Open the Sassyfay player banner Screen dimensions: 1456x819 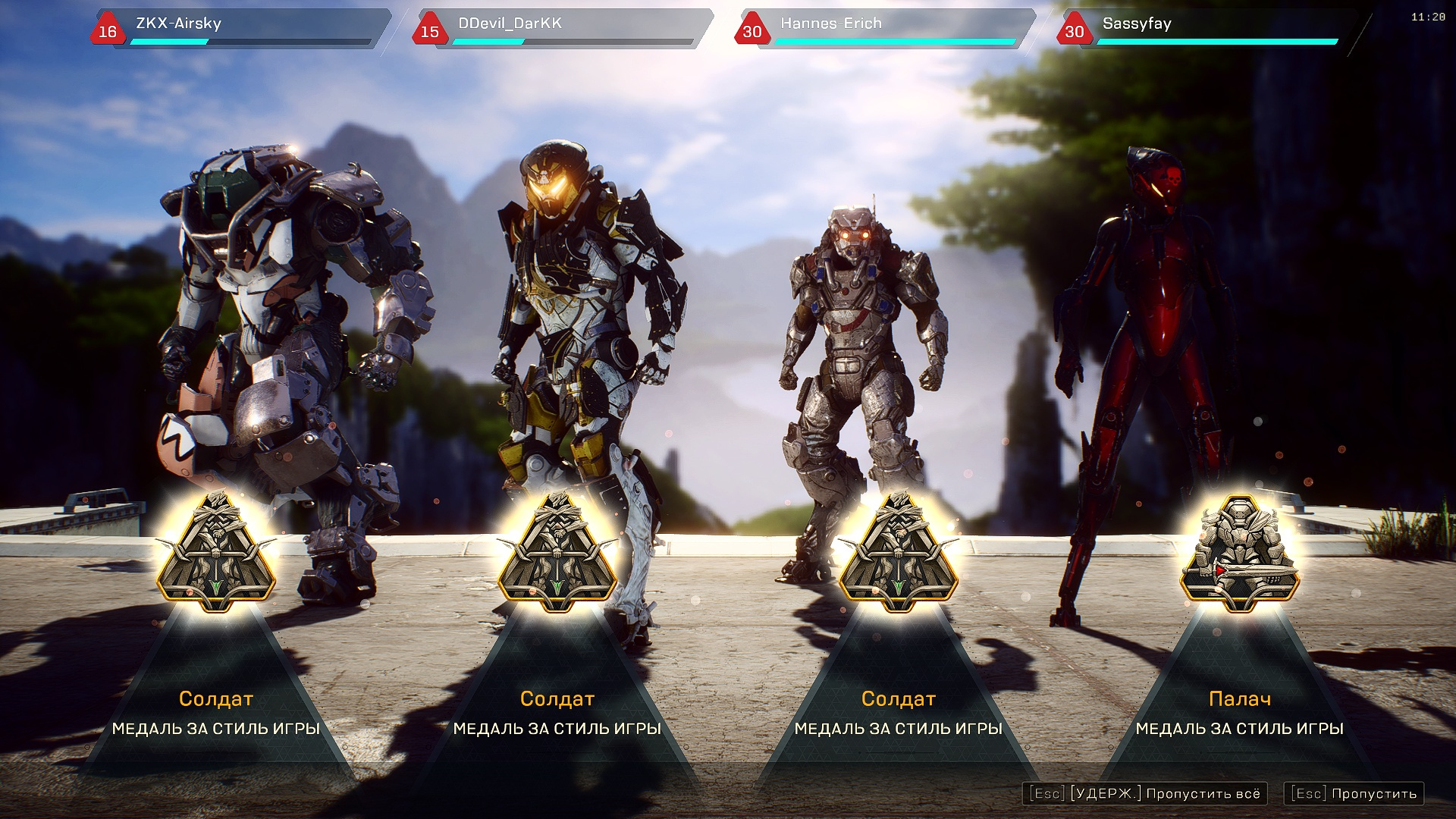coord(1207,29)
